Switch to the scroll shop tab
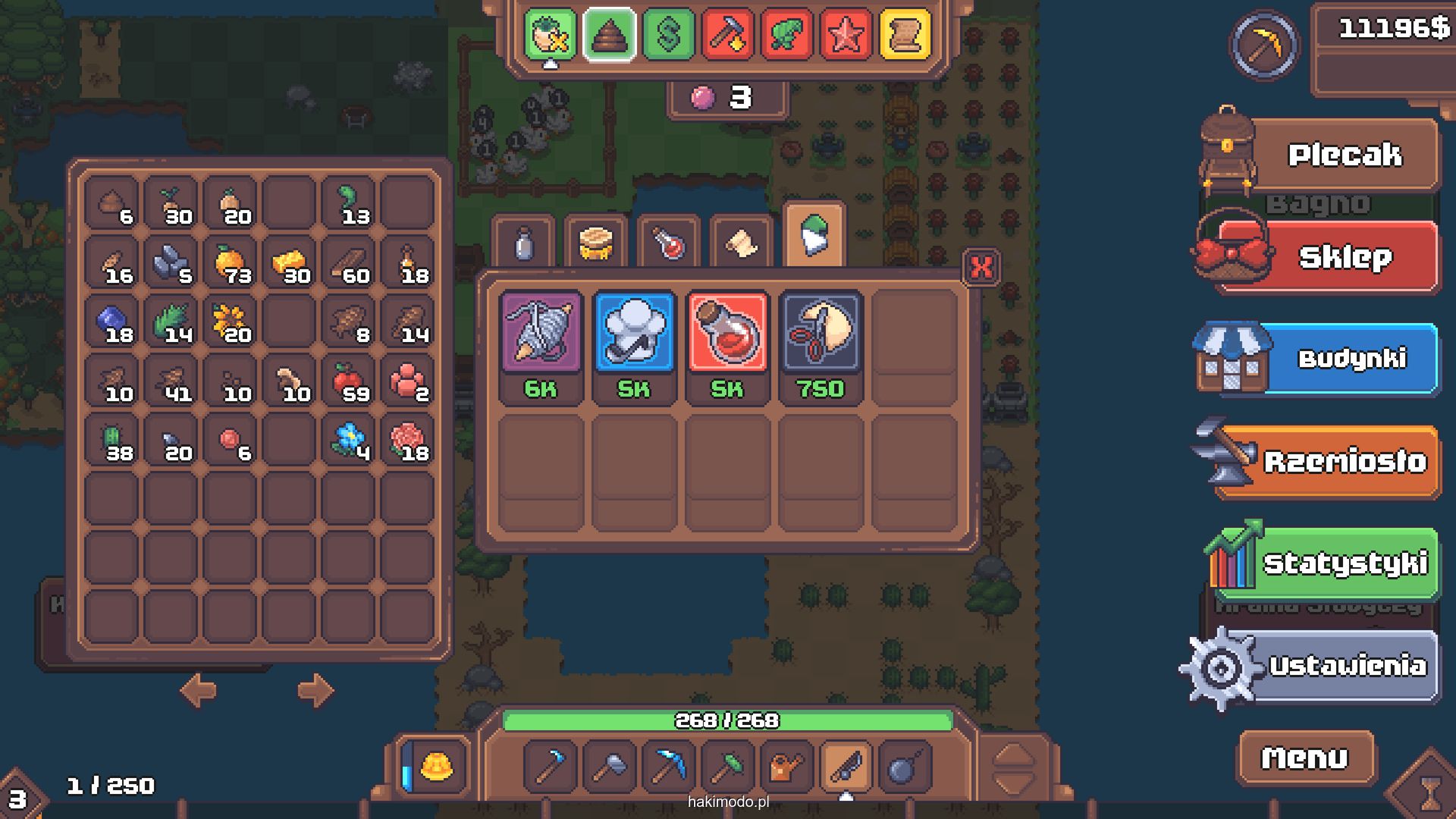This screenshot has width=1456, height=819. pyautogui.click(x=741, y=243)
